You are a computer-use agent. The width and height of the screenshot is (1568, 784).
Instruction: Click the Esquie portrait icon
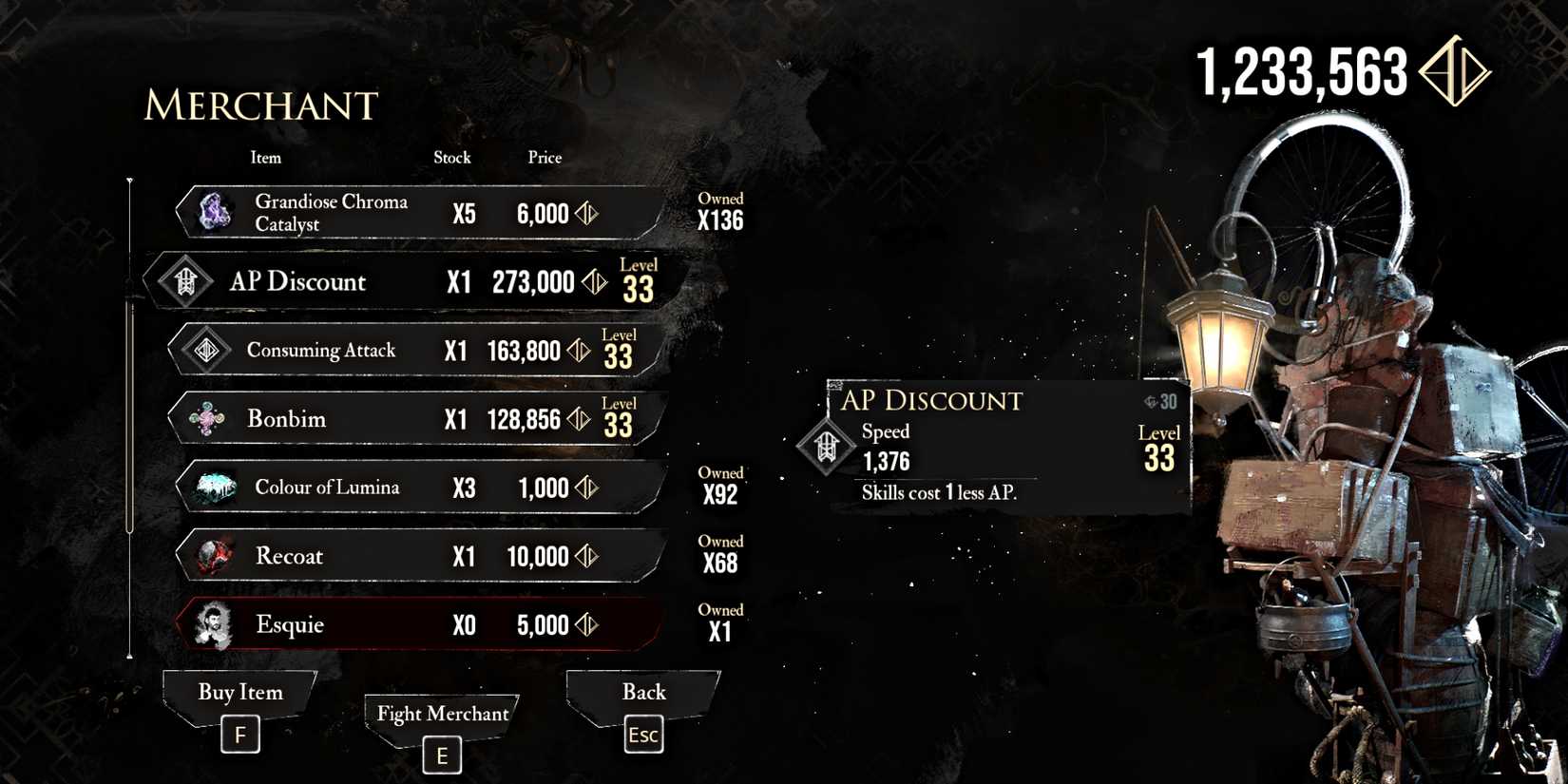tap(216, 624)
